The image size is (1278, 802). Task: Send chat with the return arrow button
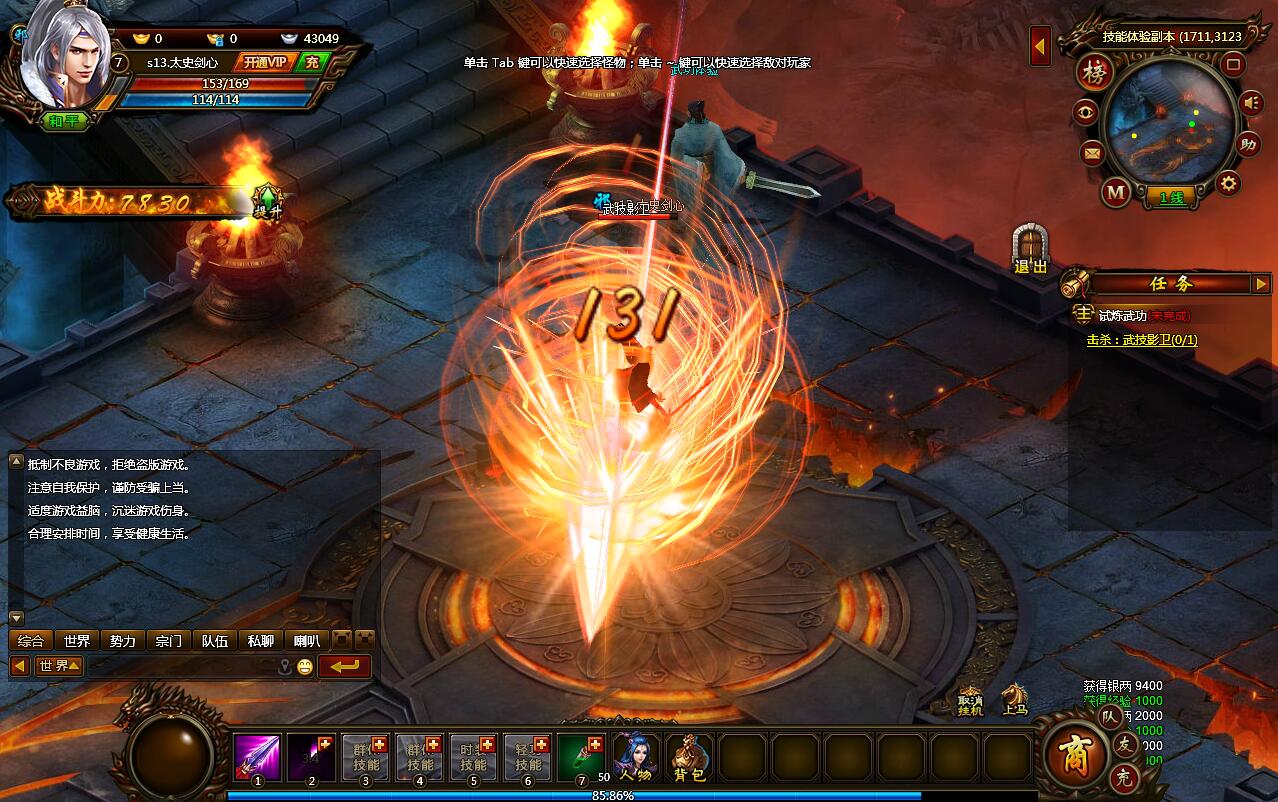tap(344, 666)
